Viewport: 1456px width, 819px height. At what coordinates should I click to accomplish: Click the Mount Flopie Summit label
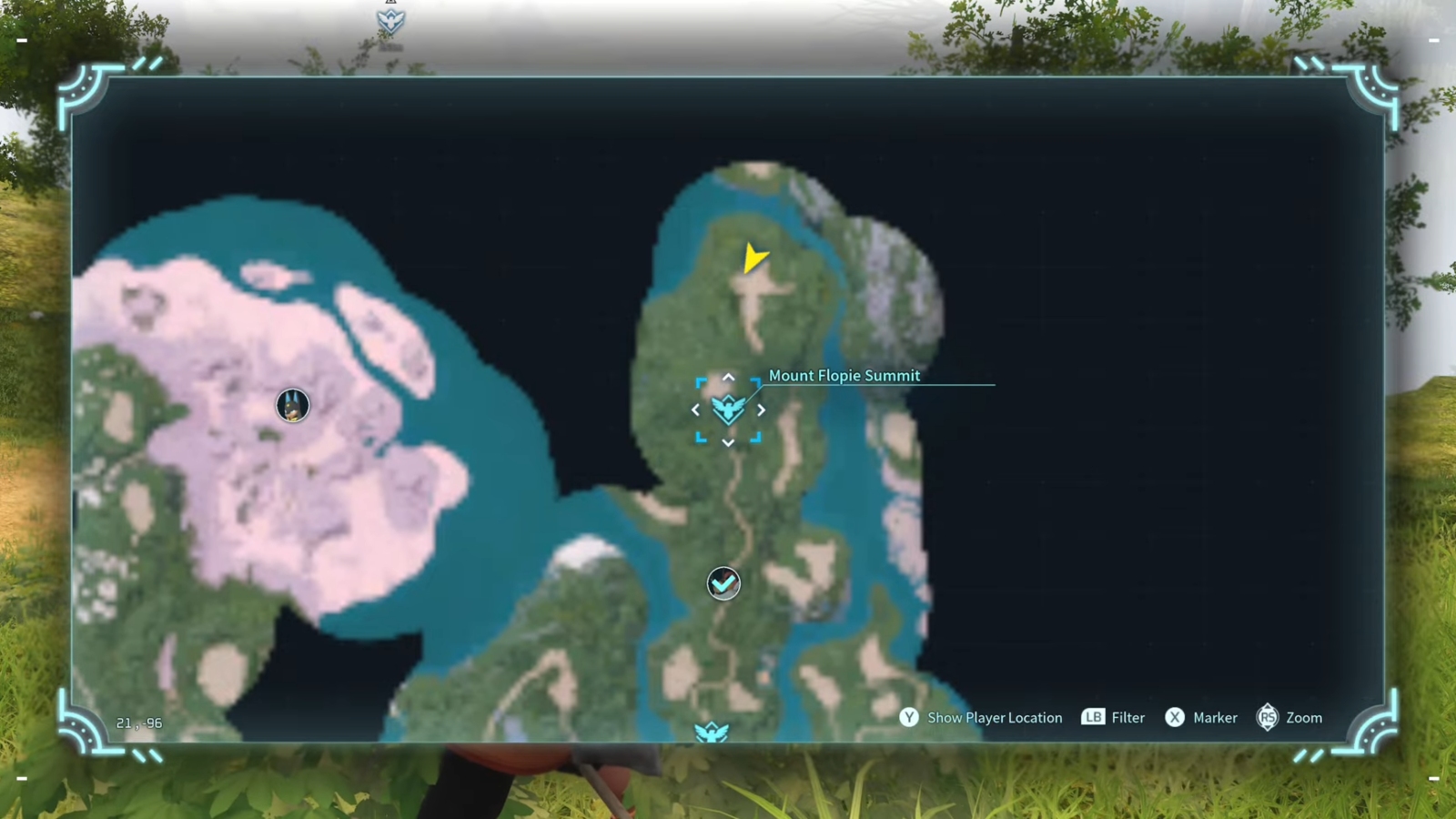[844, 375]
